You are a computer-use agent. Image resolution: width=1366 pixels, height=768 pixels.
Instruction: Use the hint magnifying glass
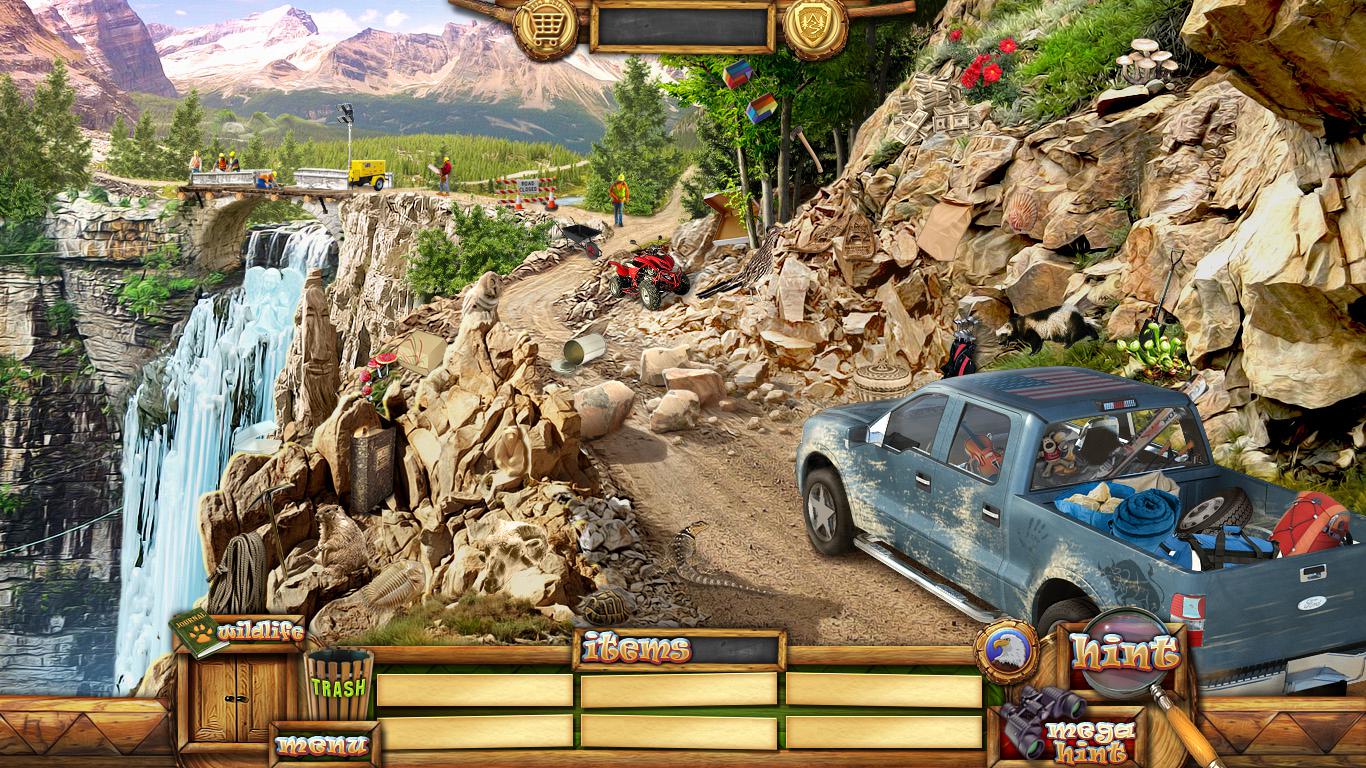(1125, 653)
